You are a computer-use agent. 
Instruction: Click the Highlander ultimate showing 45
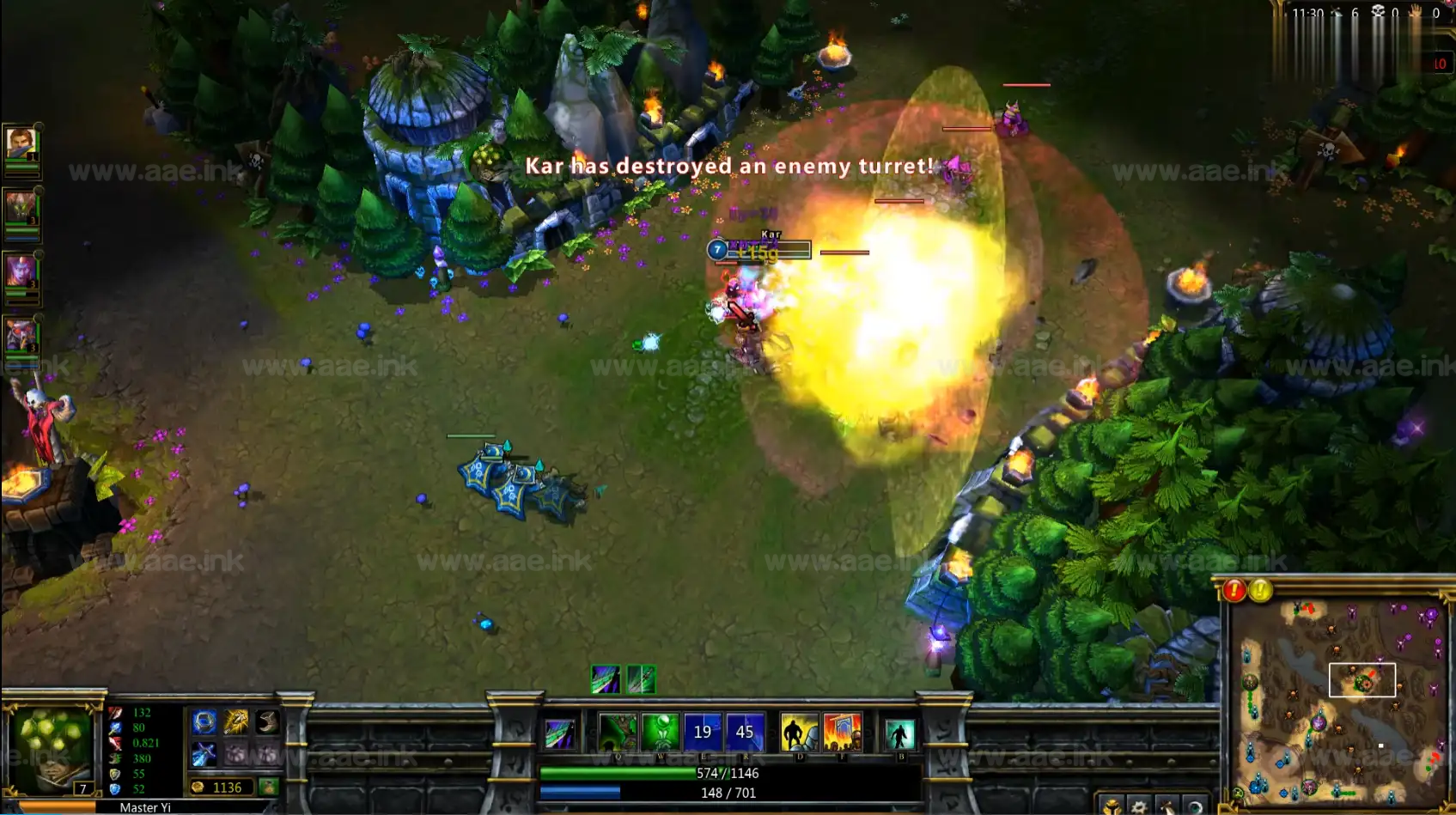tap(745, 733)
